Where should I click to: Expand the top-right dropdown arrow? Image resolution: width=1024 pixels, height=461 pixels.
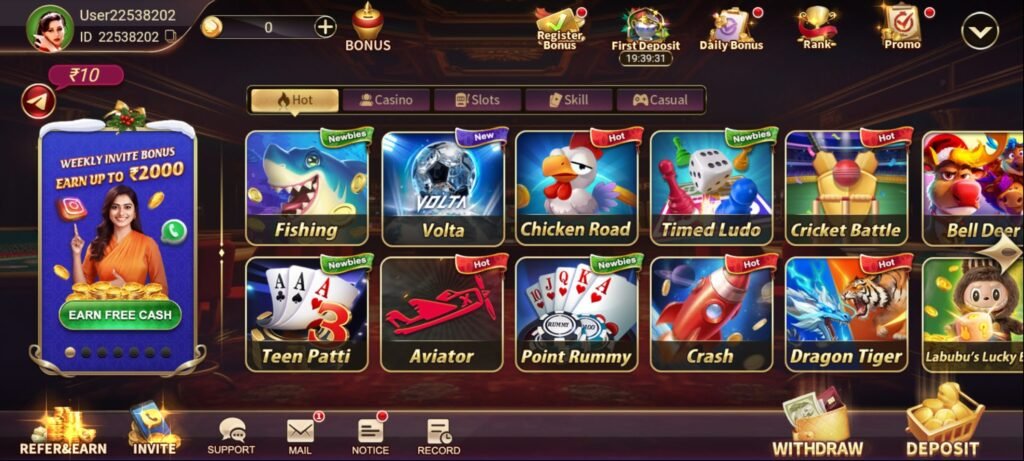(x=979, y=32)
